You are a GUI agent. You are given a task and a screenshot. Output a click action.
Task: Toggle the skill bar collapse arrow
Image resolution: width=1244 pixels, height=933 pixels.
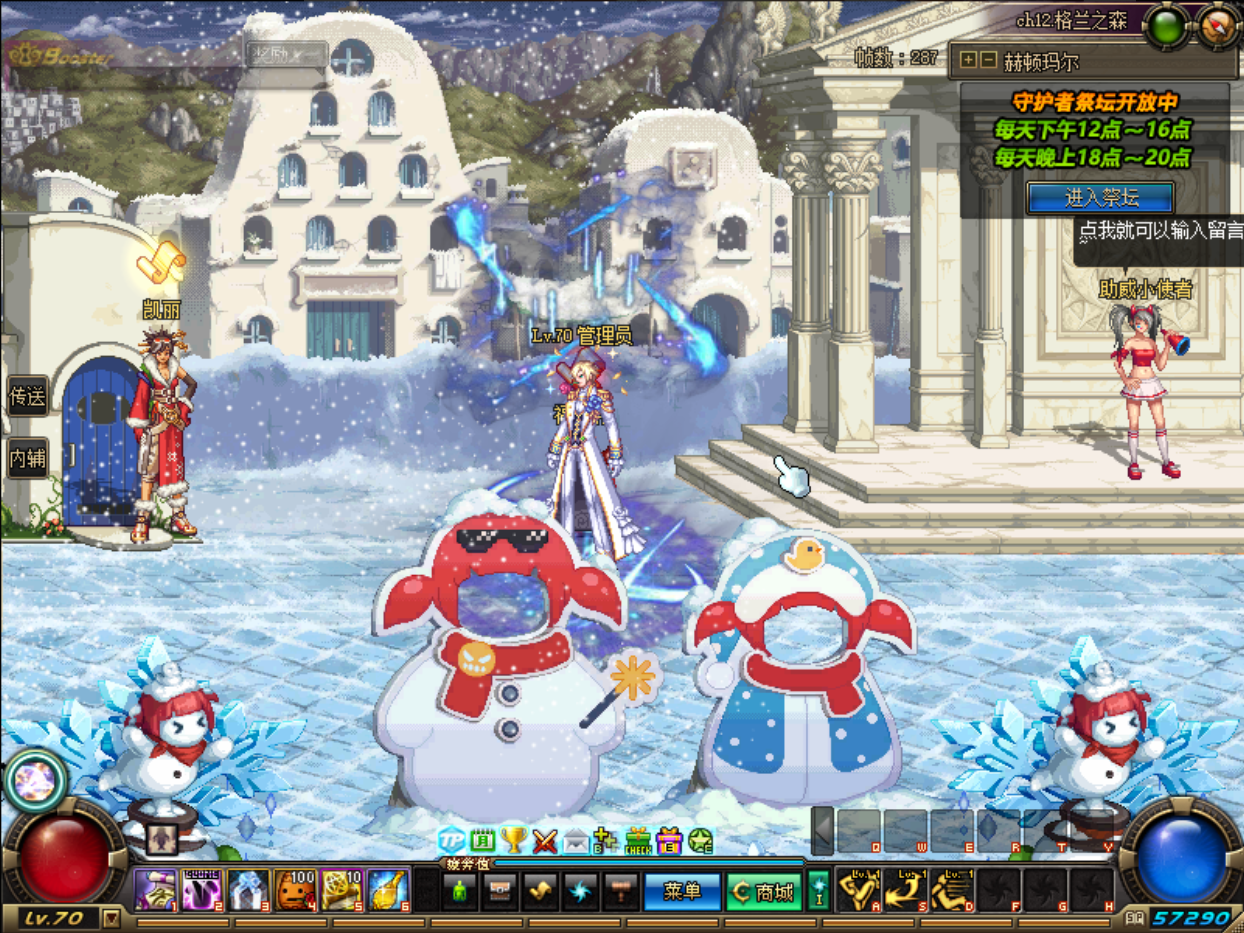822,831
